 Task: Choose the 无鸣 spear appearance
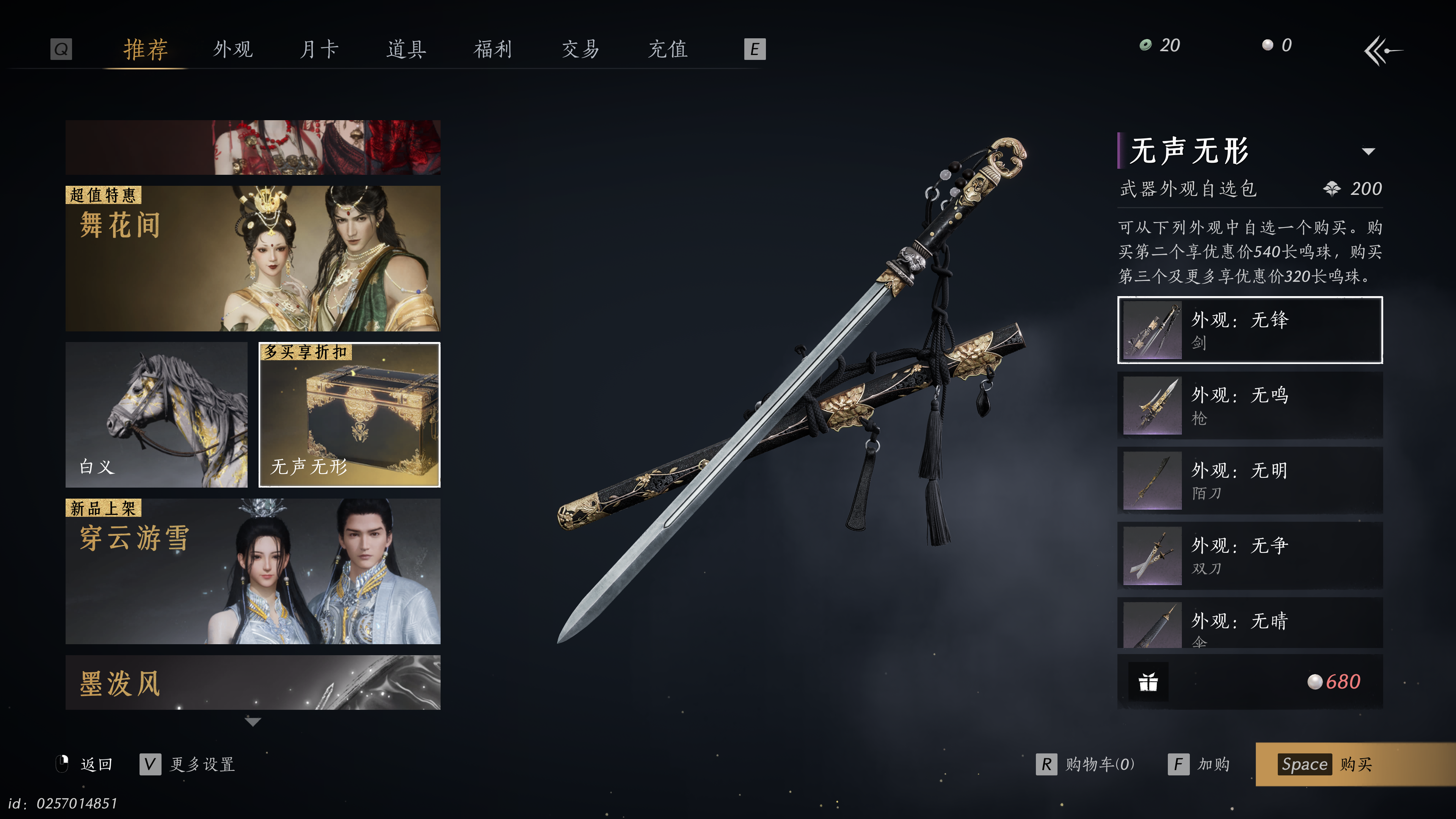tap(1250, 405)
